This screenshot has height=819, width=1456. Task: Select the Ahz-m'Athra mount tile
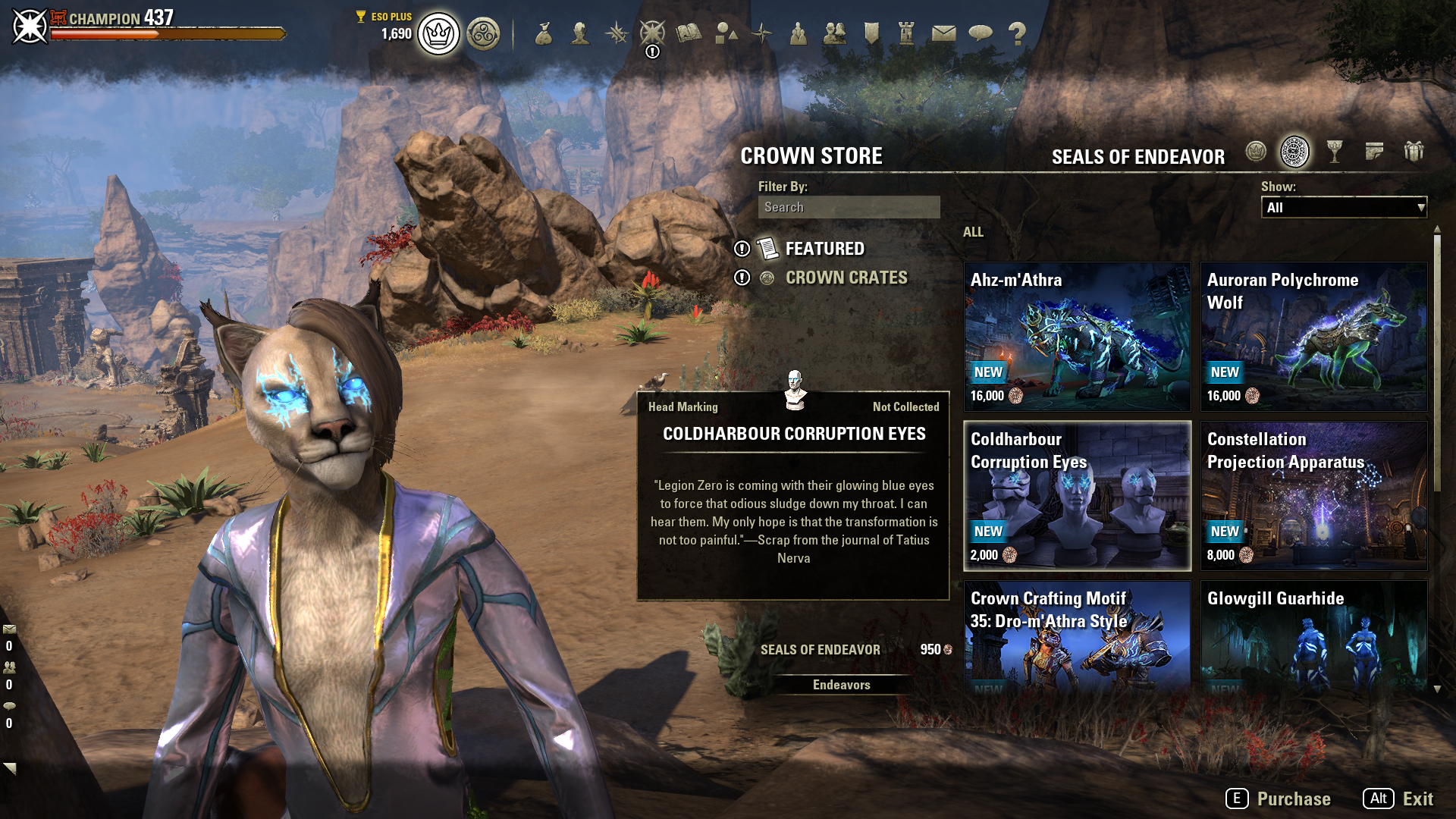click(x=1077, y=337)
